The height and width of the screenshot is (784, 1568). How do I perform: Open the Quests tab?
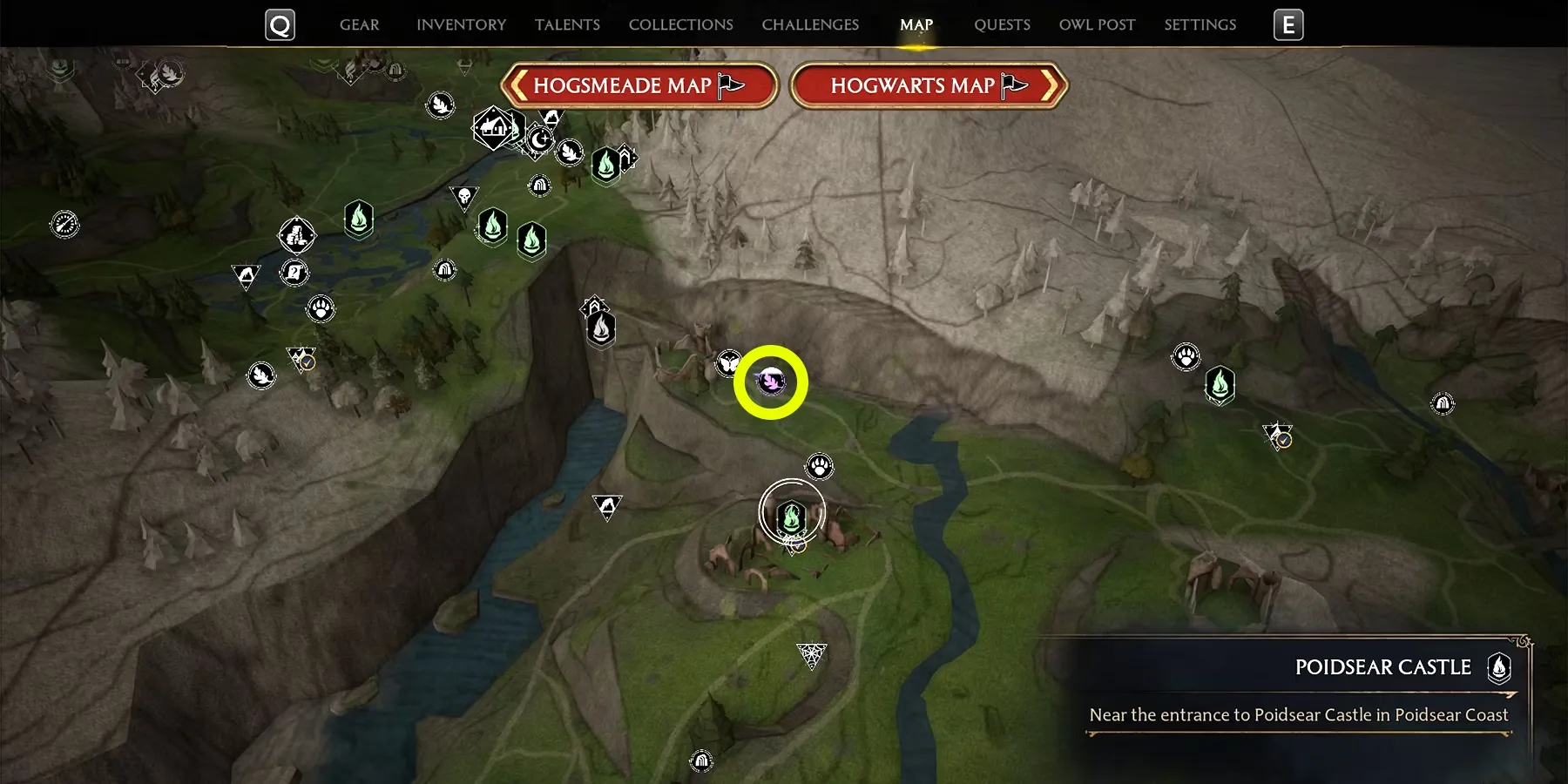click(1002, 24)
